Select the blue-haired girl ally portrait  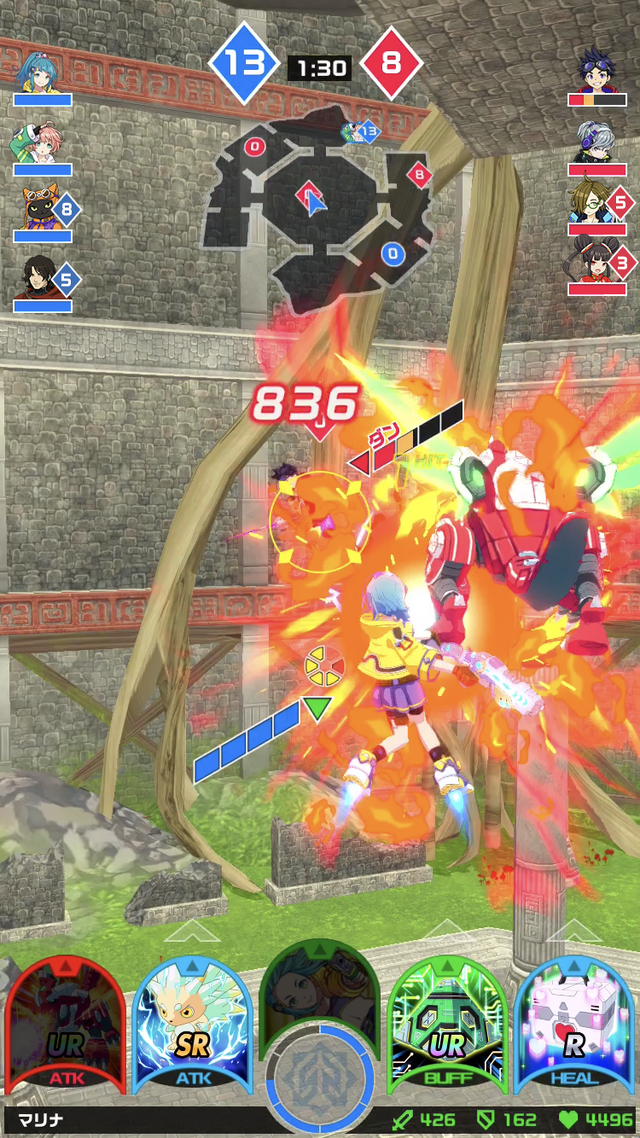(x=42, y=70)
